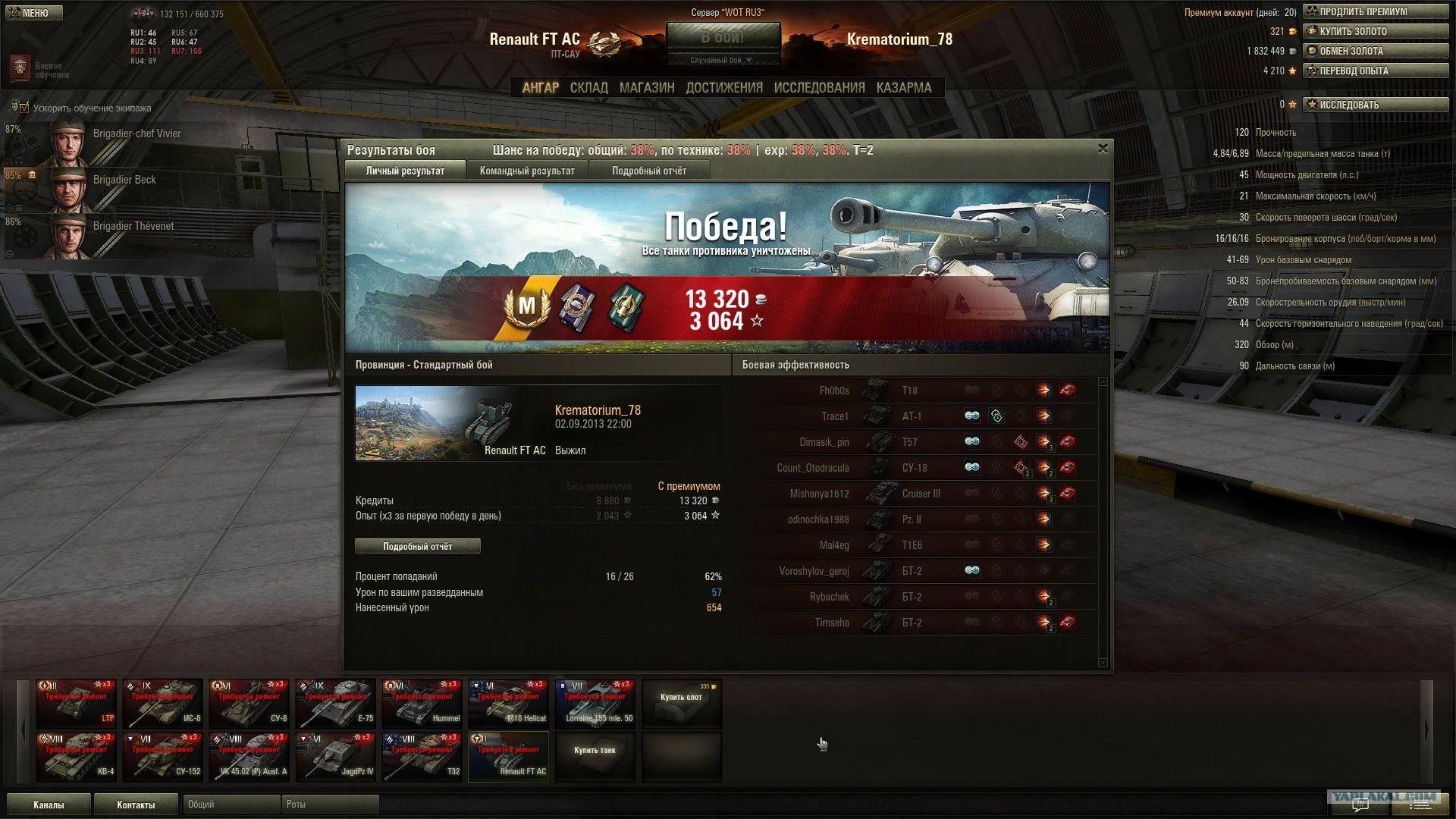Click the Подробный отчёт button under credits

(x=417, y=546)
